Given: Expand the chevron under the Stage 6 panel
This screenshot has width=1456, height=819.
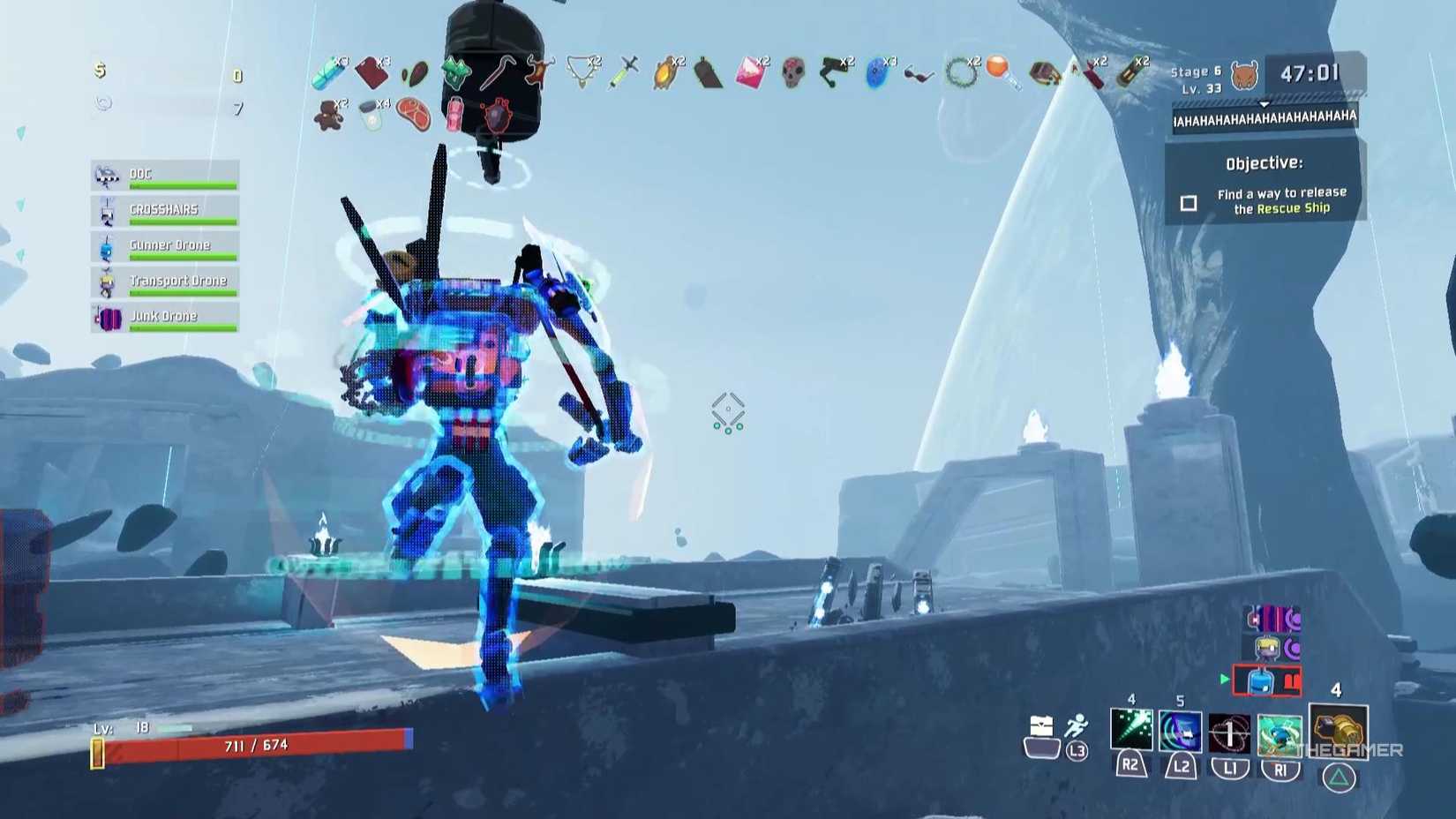Looking at the screenshot, I should [x=1265, y=102].
